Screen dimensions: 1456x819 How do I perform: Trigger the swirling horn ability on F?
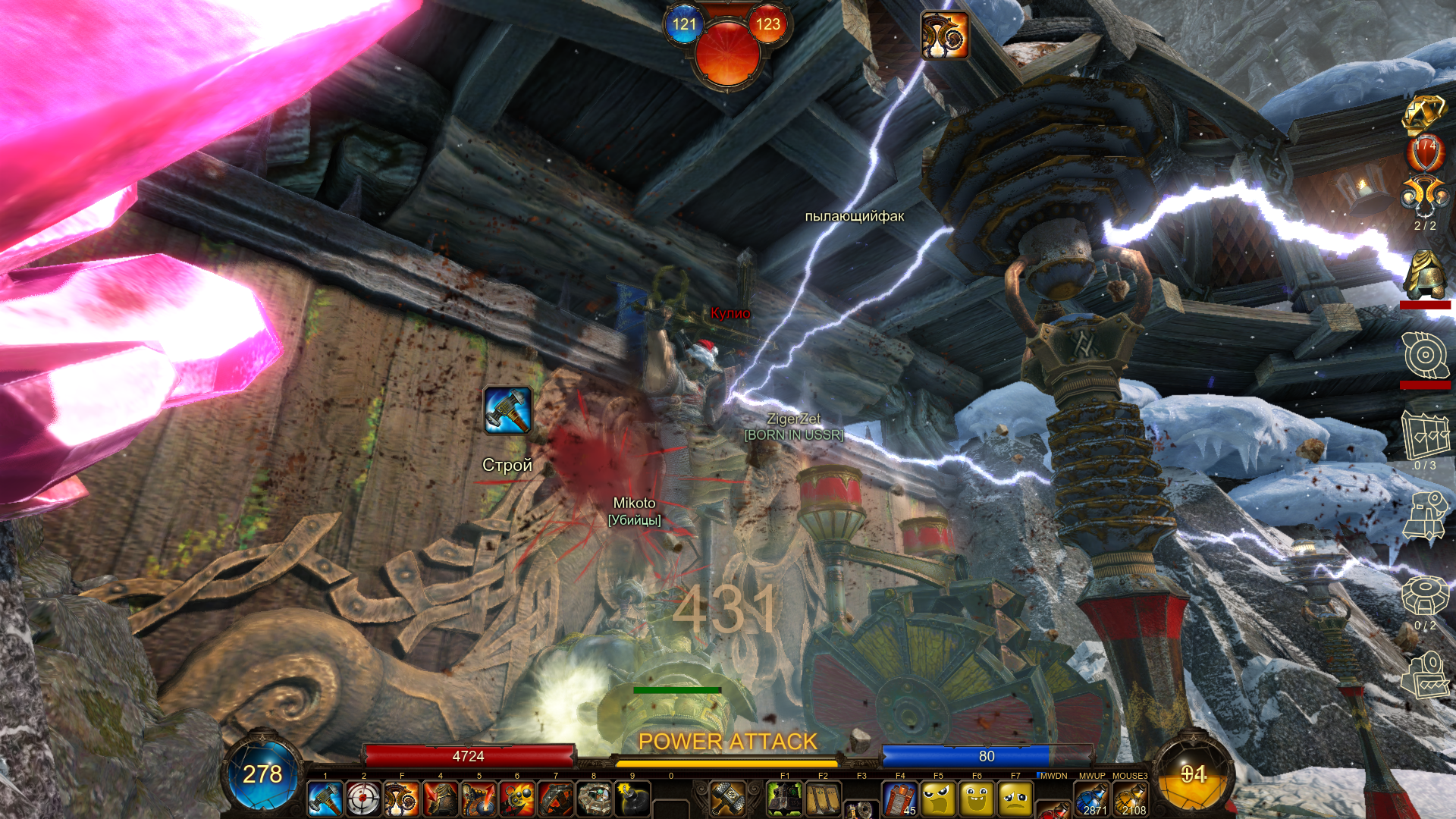[x=402, y=799]
